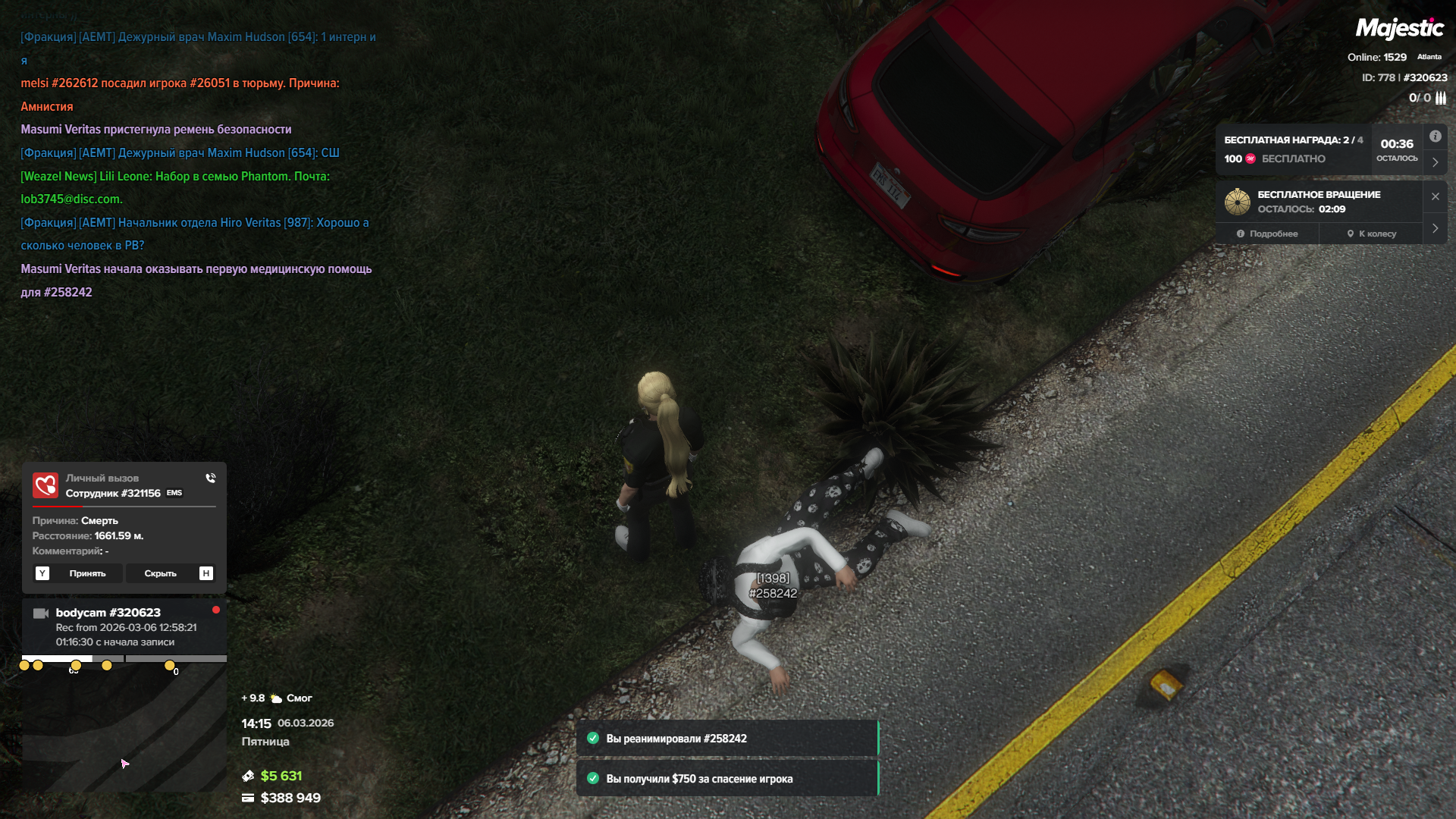Expand the free spin panel arrow
Viewport: 1456px width, 819px height.
point(1435,228)
